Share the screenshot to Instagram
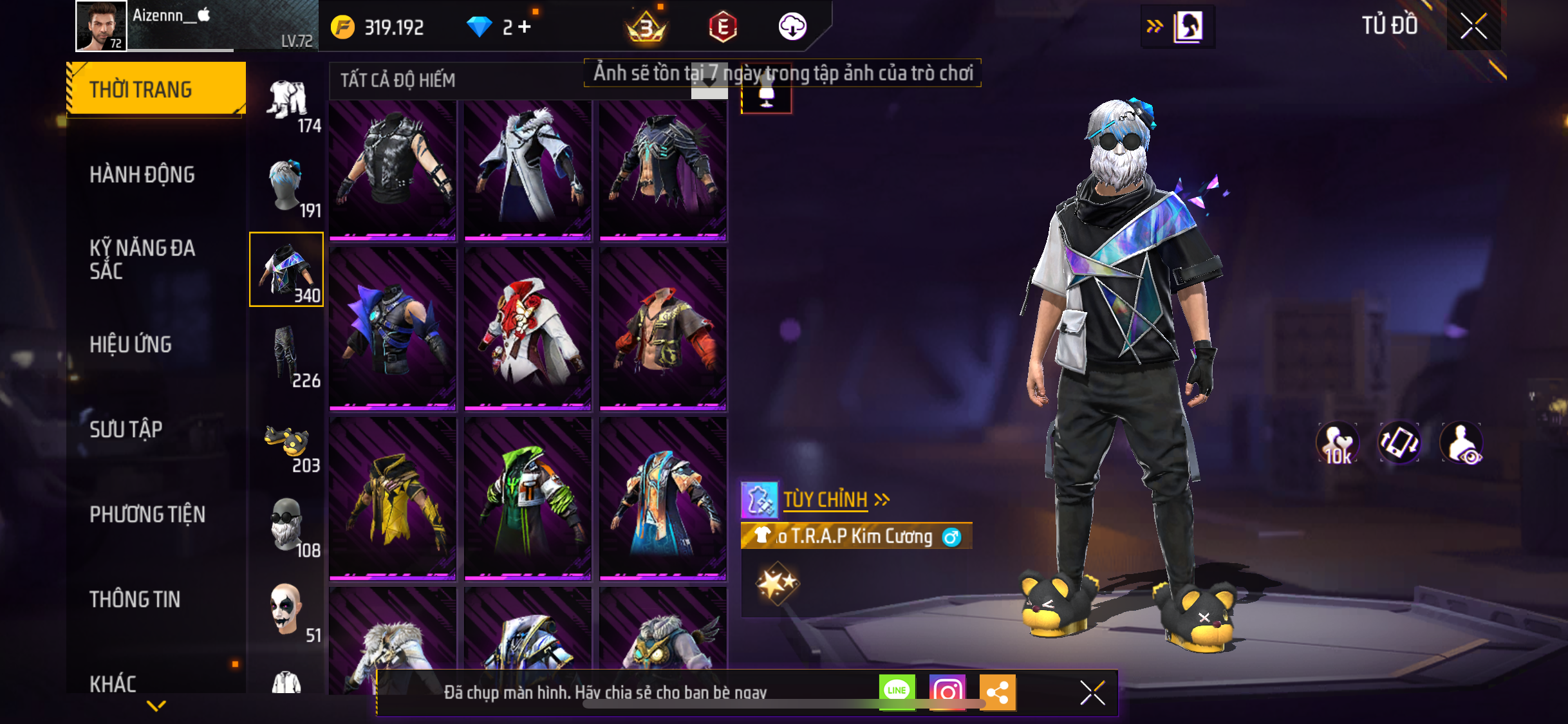The height and width of the screenshot is (724, 1568). [x=947, y=692]
